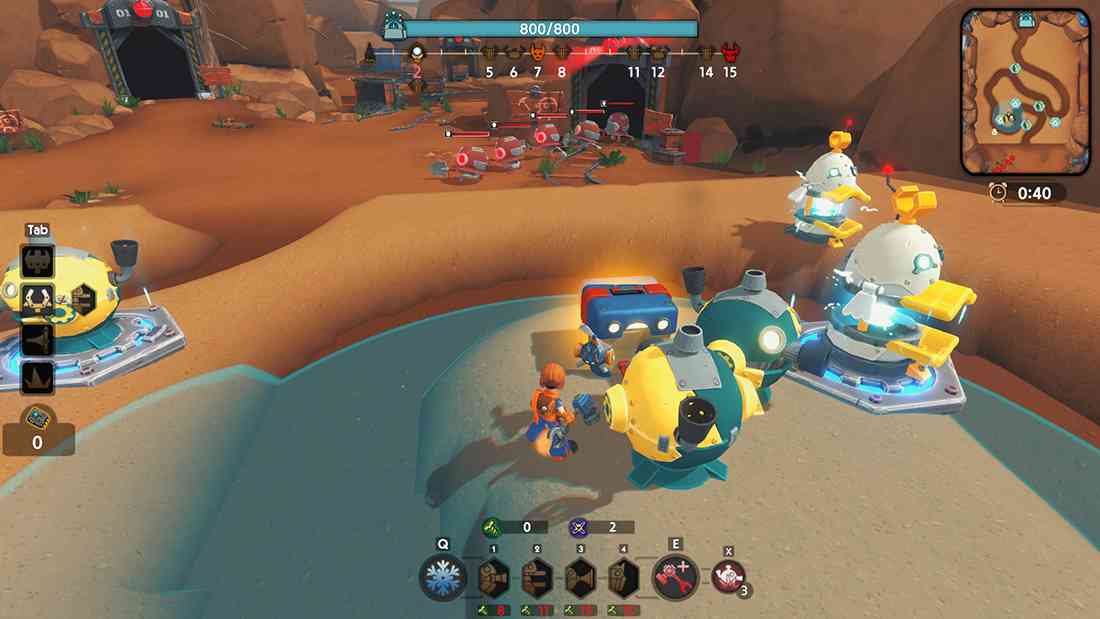Use the red wrench repair ability

pos(675,578)
